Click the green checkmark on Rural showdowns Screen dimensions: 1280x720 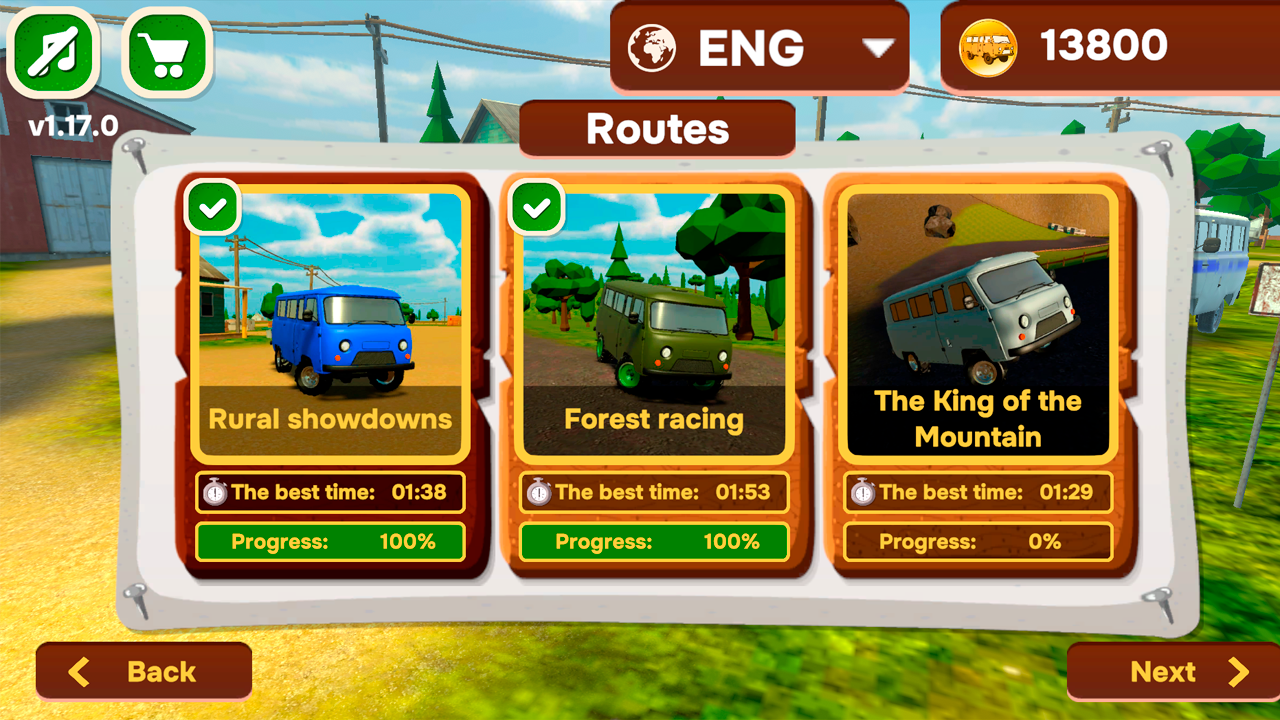212,207
